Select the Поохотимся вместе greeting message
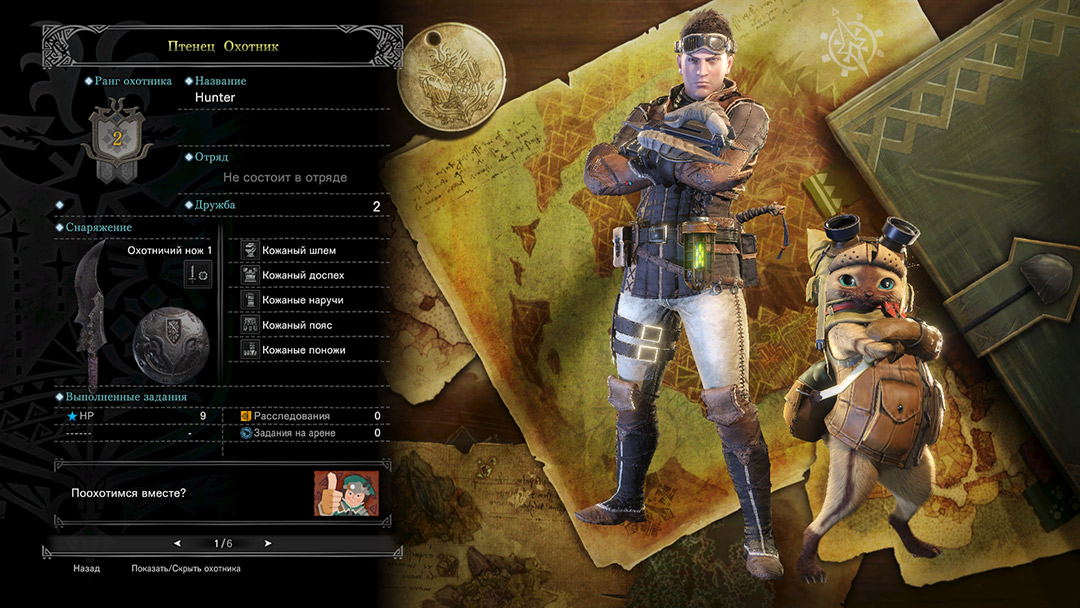This screenshot has width=1080, height=608. coord(129,494)
